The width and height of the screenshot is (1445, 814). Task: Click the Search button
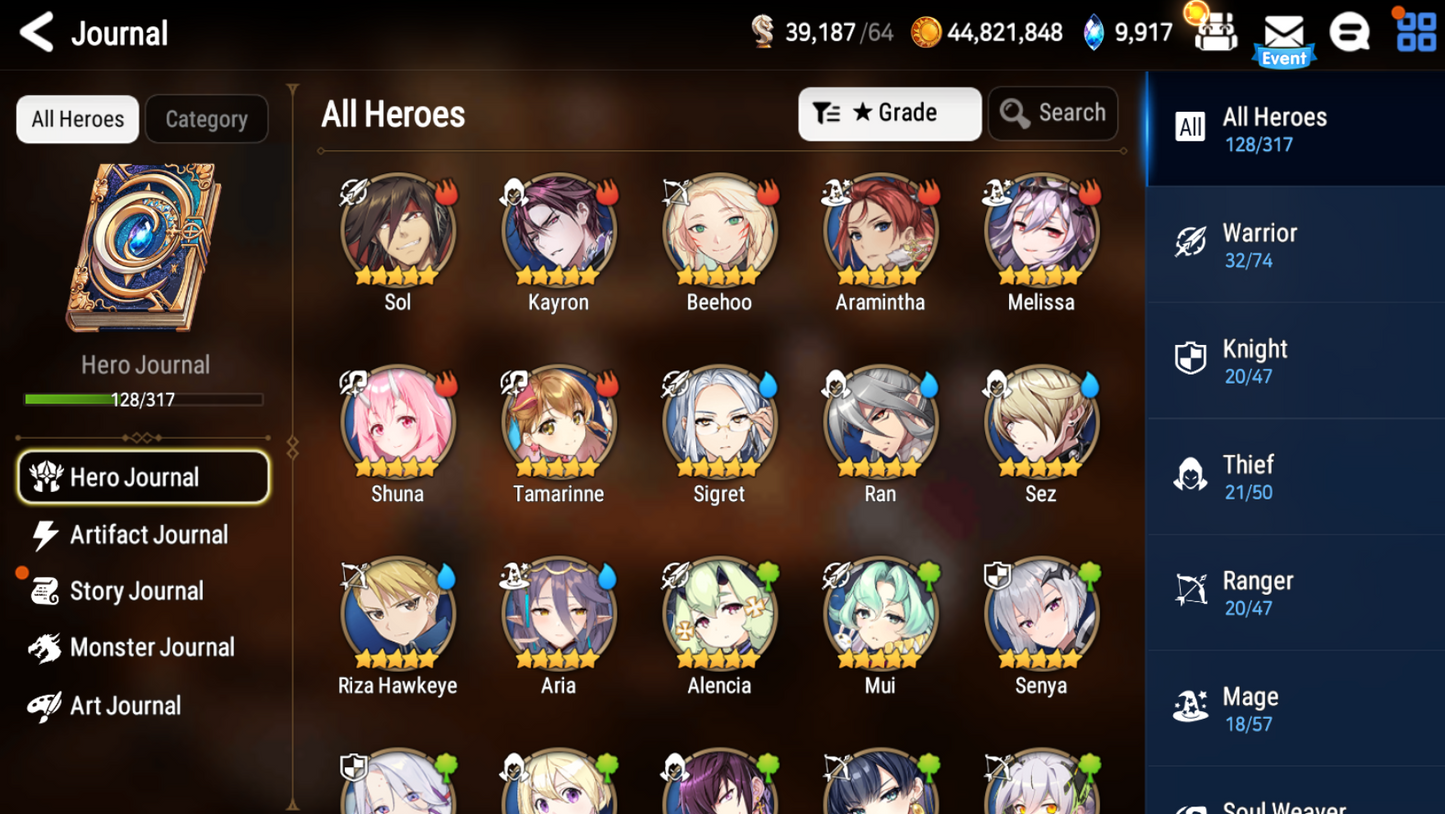[1053, 113]
